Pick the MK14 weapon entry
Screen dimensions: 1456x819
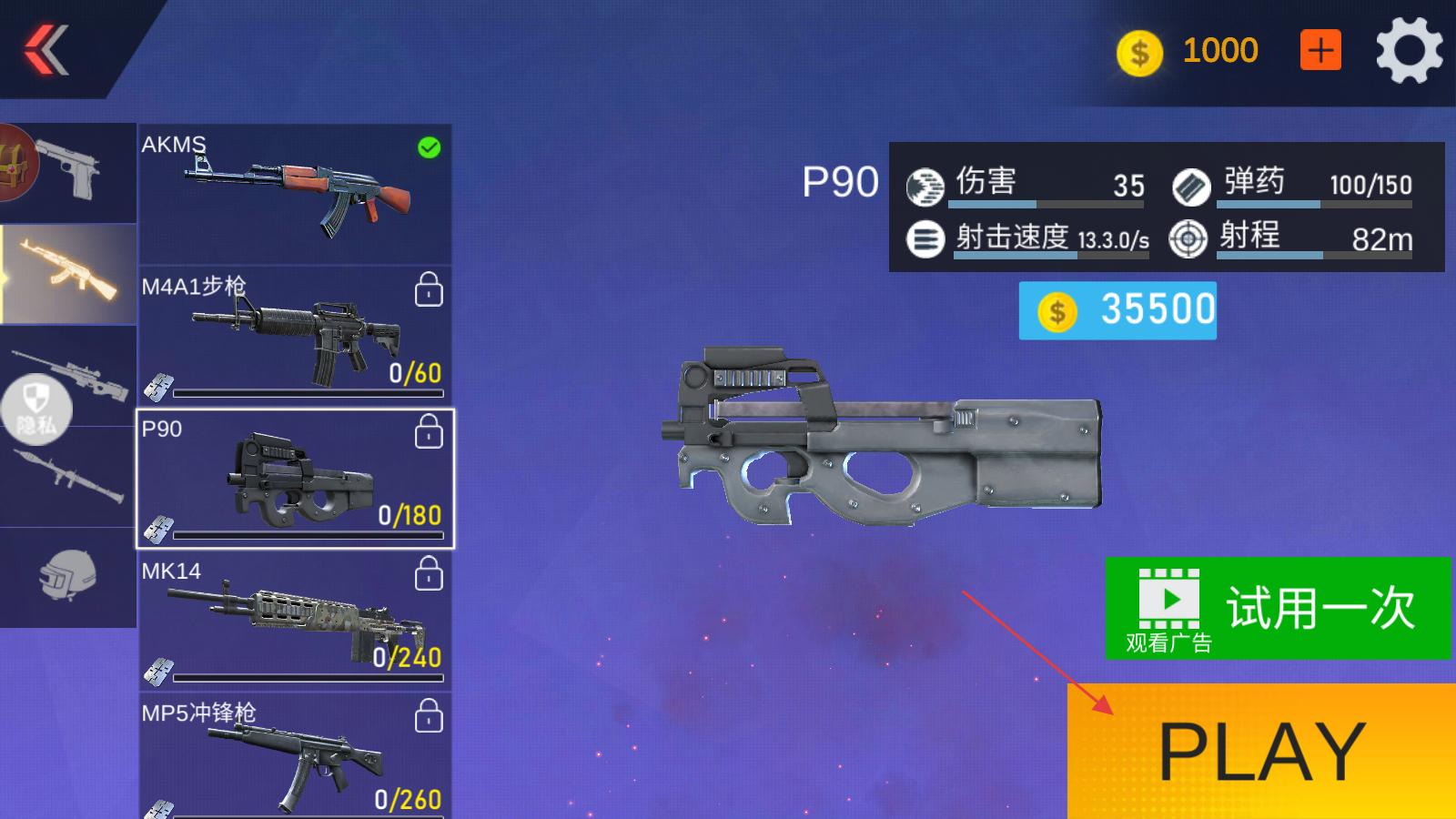click(x=295, y=621)
